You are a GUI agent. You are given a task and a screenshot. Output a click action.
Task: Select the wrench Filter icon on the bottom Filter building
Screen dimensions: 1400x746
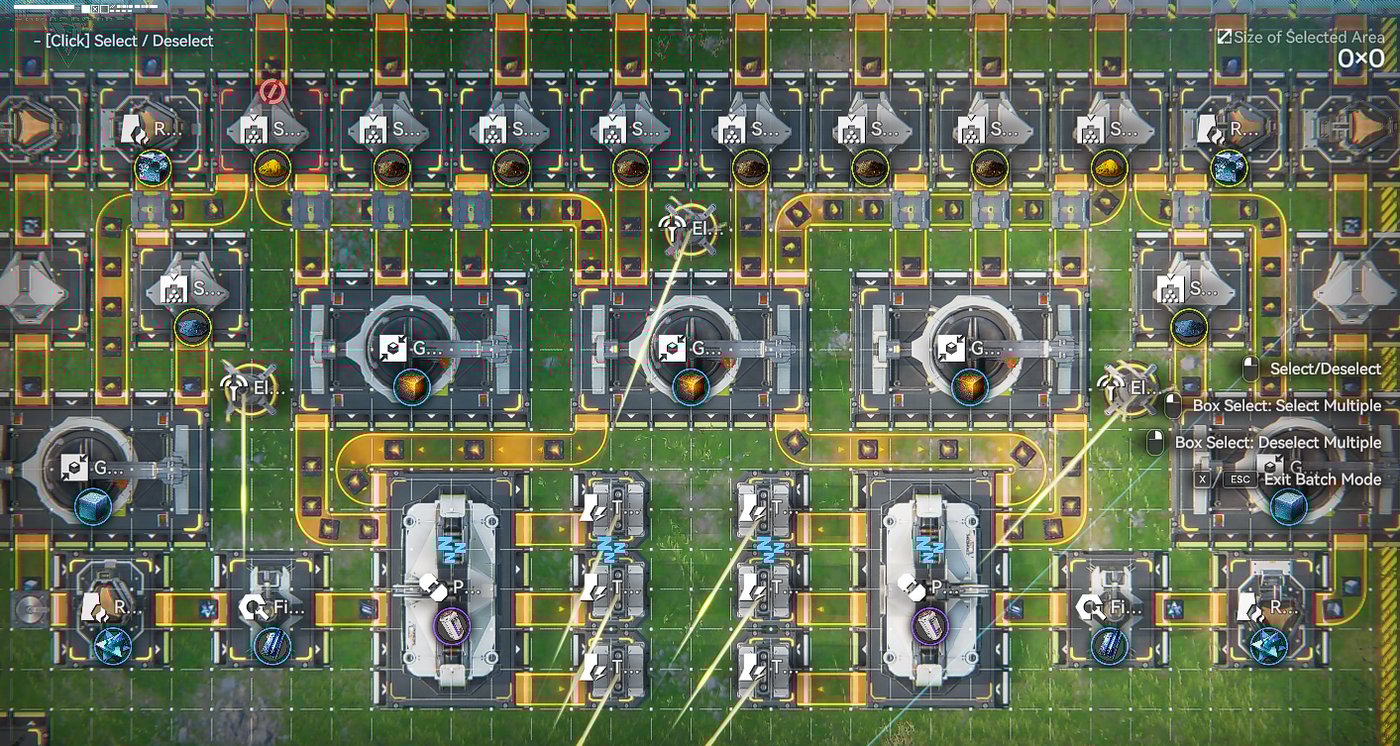pos(253,605)
